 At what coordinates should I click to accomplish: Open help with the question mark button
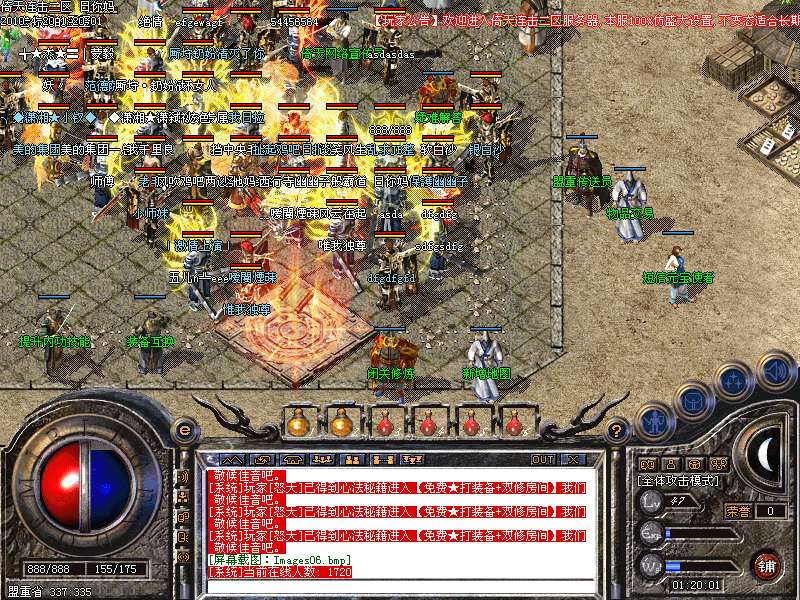pyautogui.click(x=618, y=431)
